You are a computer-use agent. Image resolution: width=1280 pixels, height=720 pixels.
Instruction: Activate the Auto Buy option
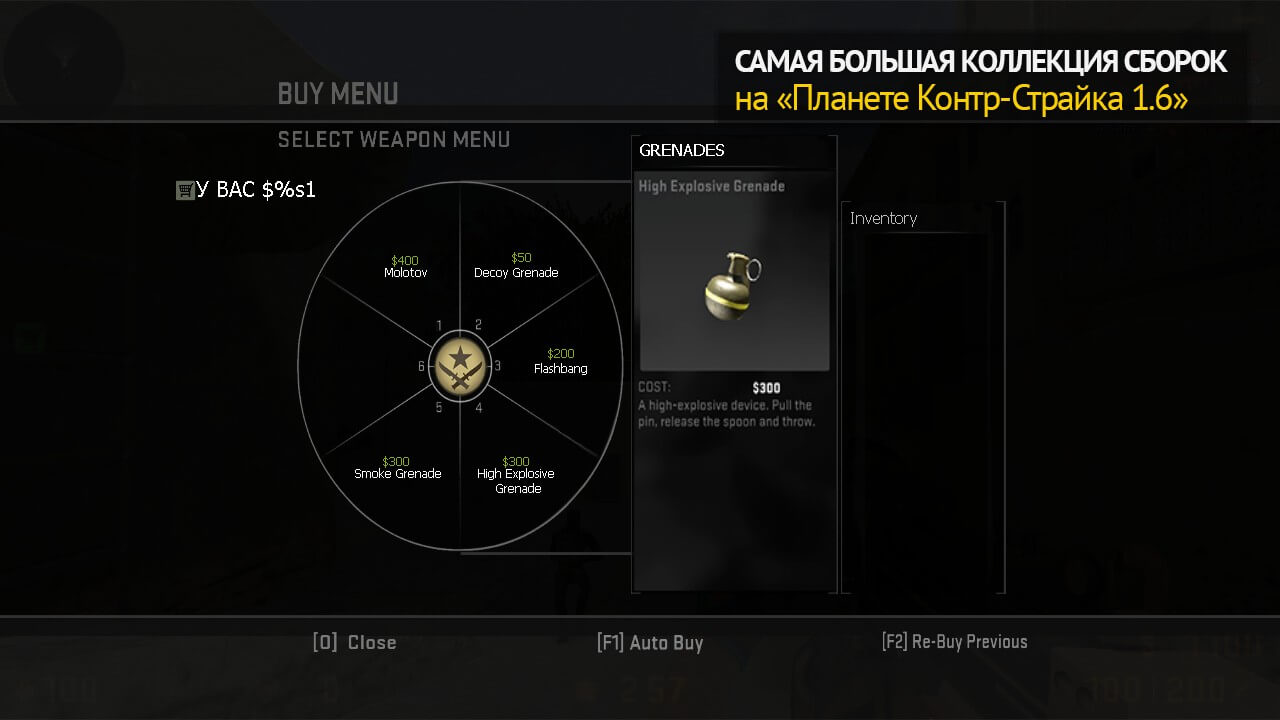pos(650,643)
